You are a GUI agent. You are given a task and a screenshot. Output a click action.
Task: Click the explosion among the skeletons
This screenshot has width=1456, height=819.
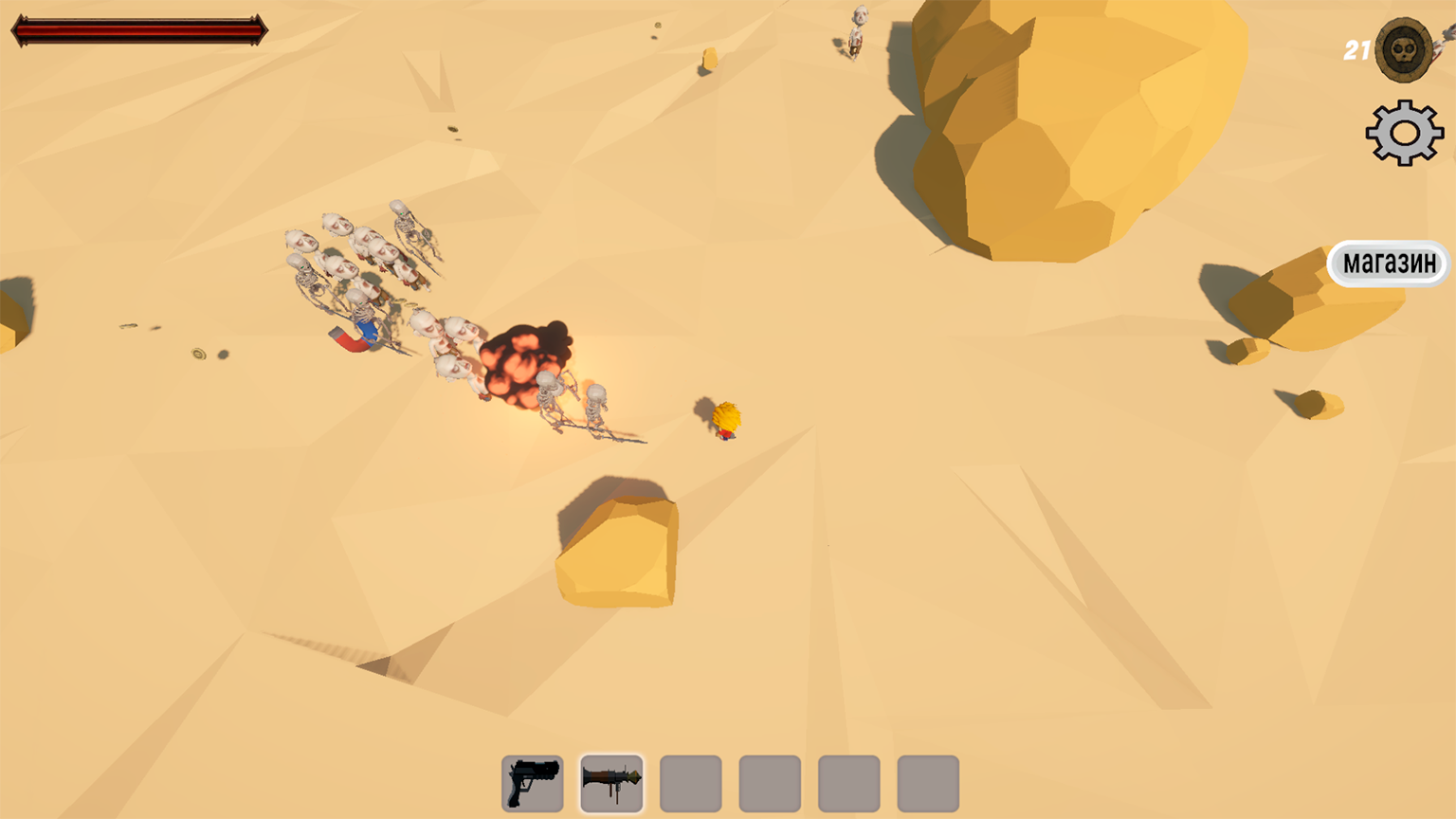coord(528,360)
